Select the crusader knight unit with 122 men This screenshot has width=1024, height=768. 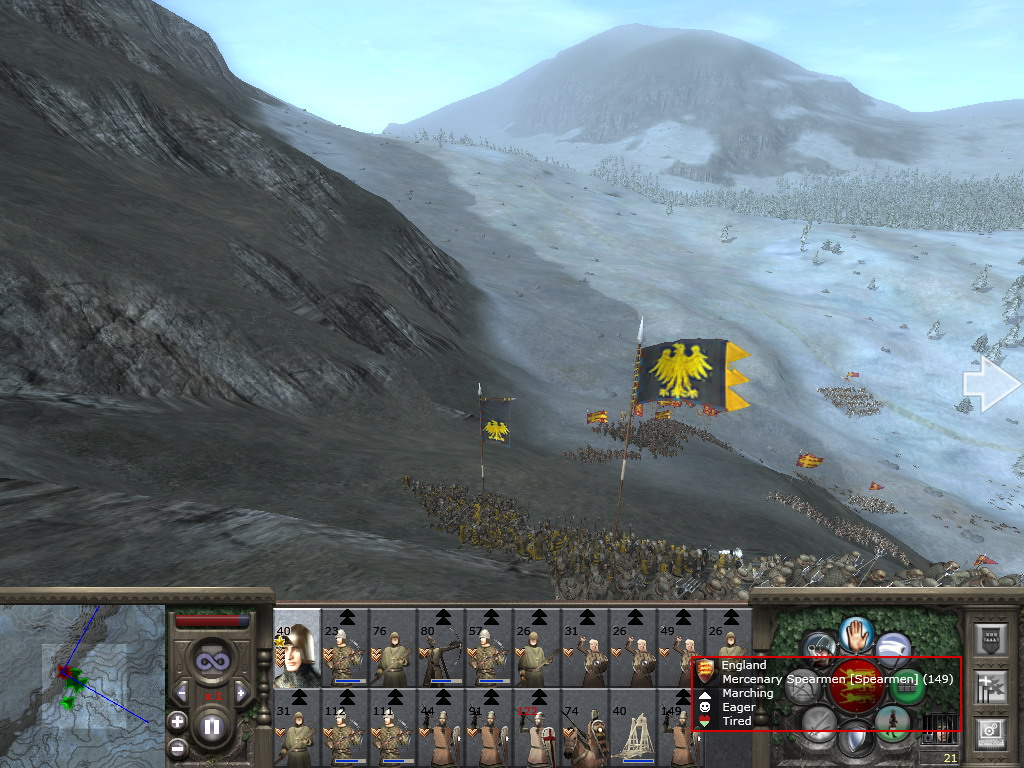coord(537,729)
